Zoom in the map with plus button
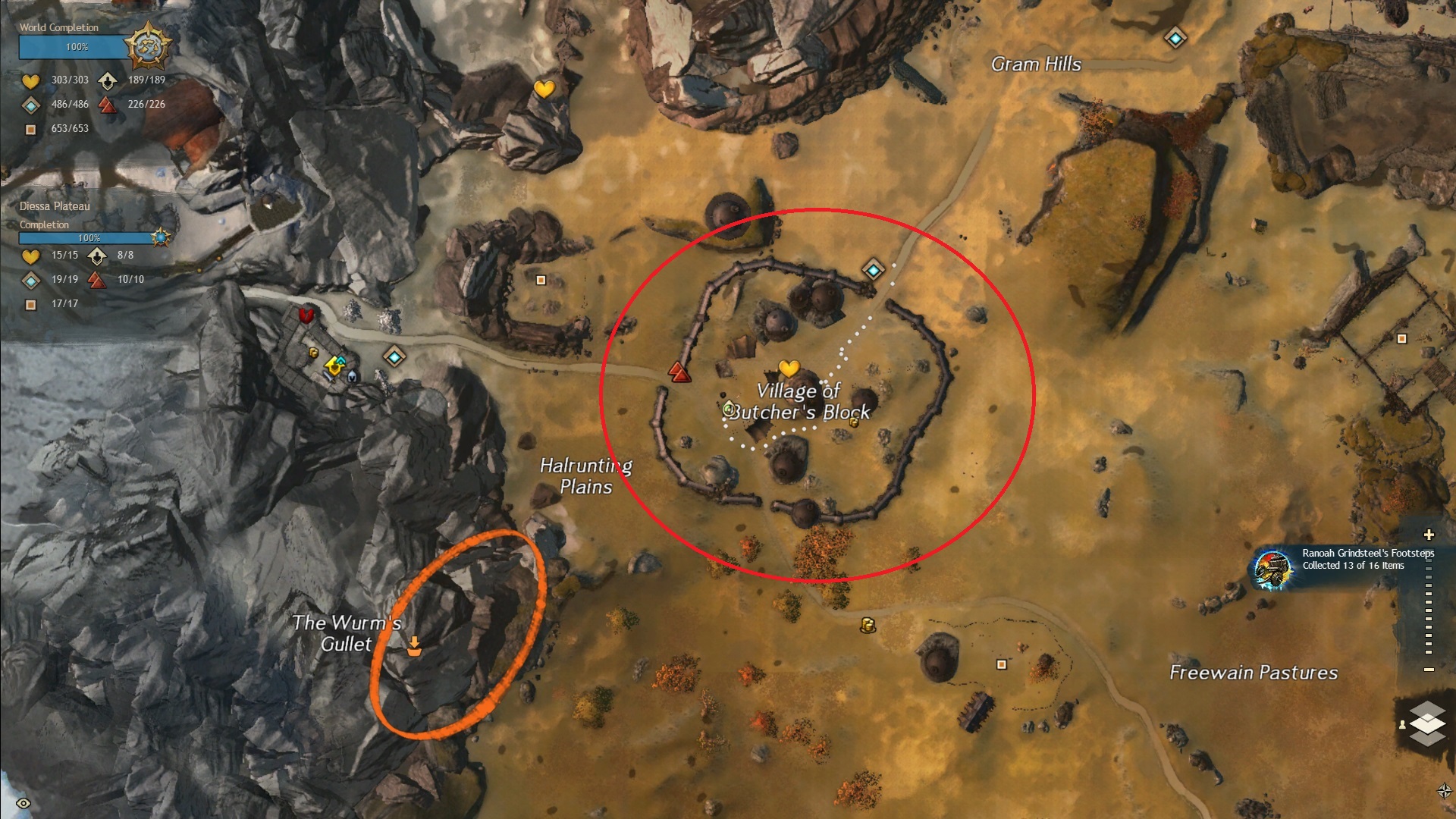Screen dimensions: 1456x819 (x=1429, y=535)
